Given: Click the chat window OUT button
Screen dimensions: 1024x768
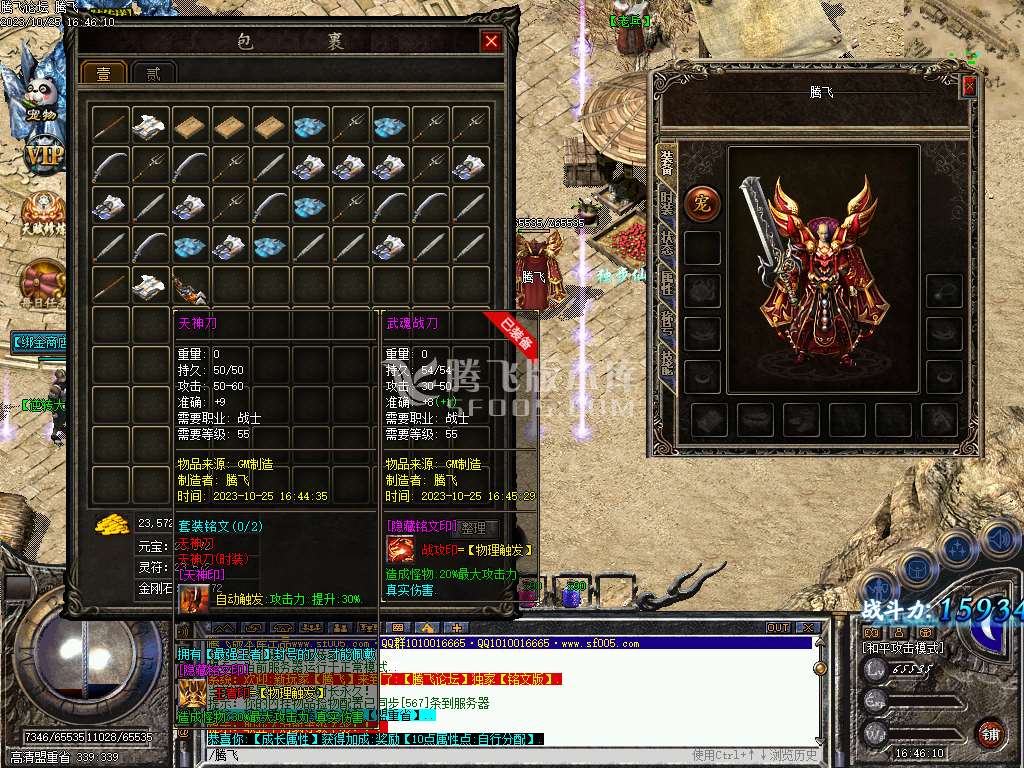Looking at the screenshot, I should click(778, 628).
